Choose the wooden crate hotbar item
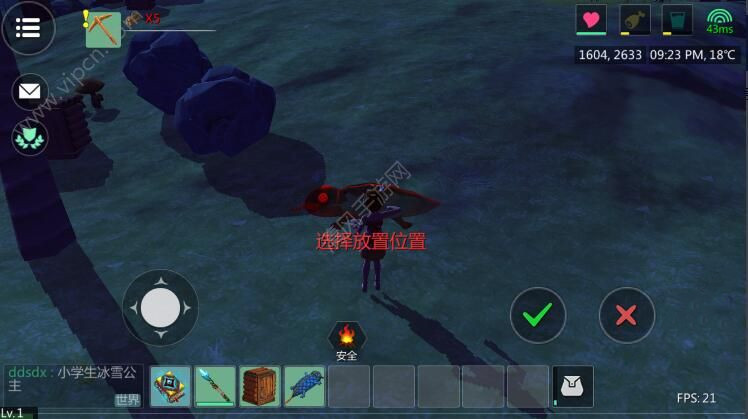The height and width of the screenshot is (419, 748). click(x=260, y=386)
